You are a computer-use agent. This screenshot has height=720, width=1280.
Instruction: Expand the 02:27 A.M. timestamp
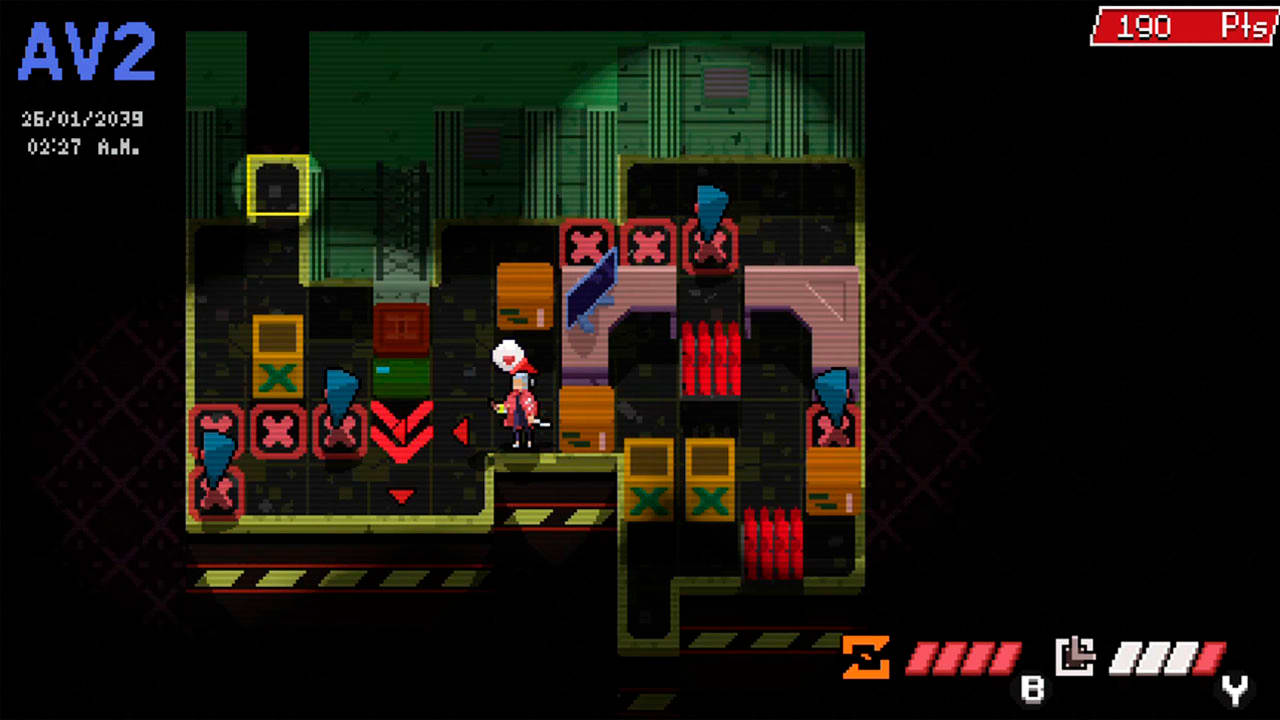click(84, 147)
